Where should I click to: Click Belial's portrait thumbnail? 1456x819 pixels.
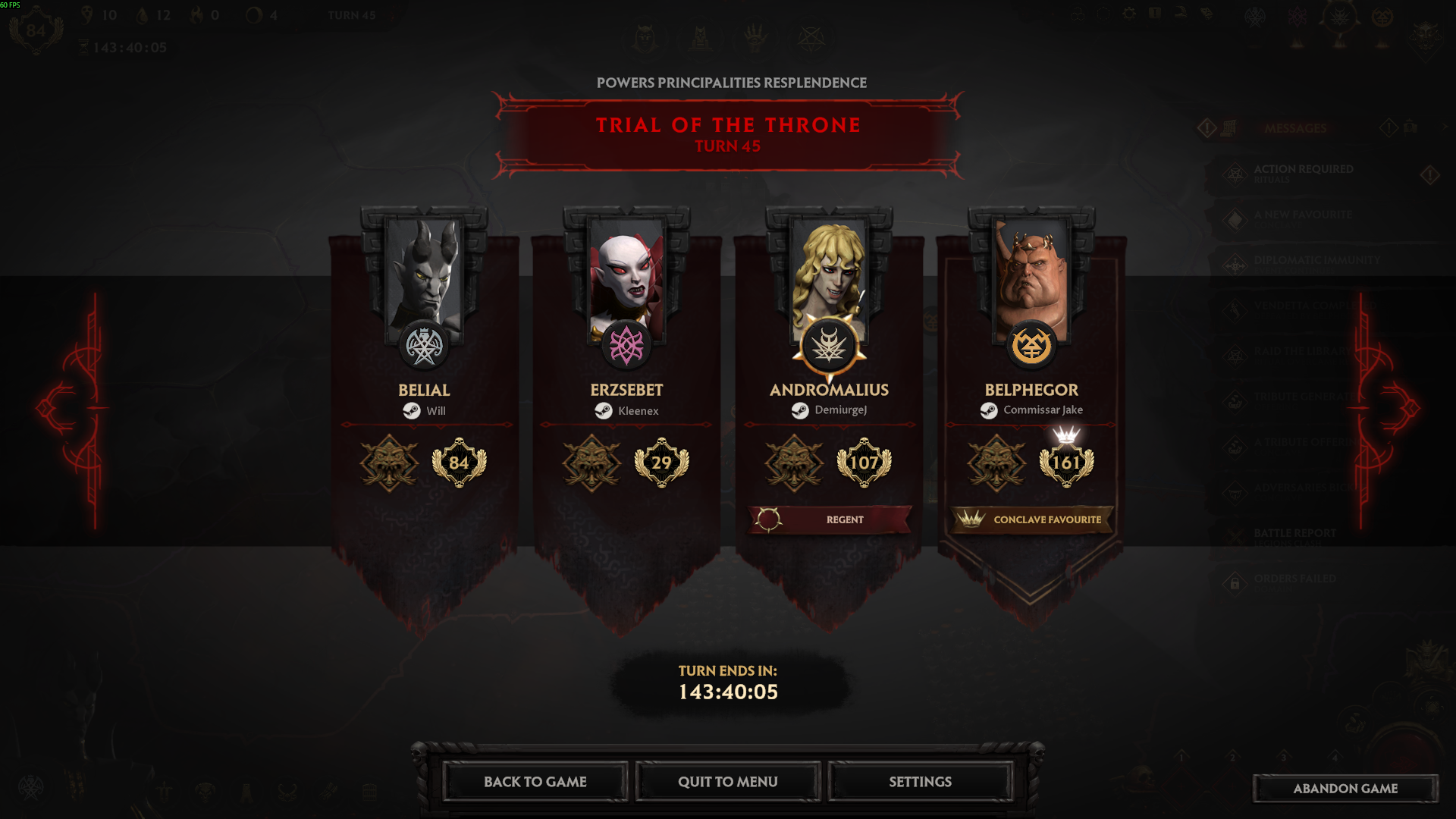point(424,273)
